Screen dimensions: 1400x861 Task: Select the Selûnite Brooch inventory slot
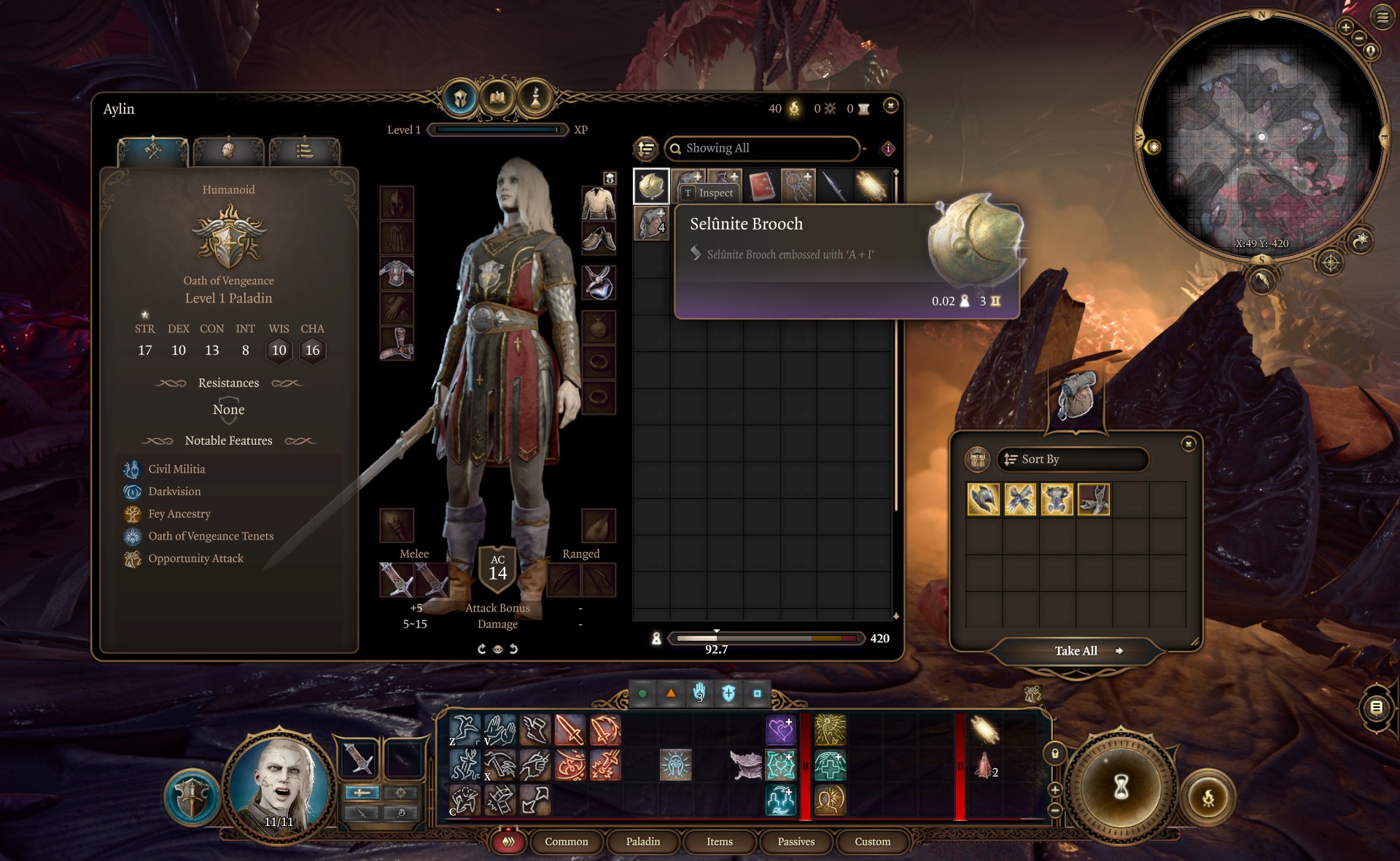[x=650, y=186]
